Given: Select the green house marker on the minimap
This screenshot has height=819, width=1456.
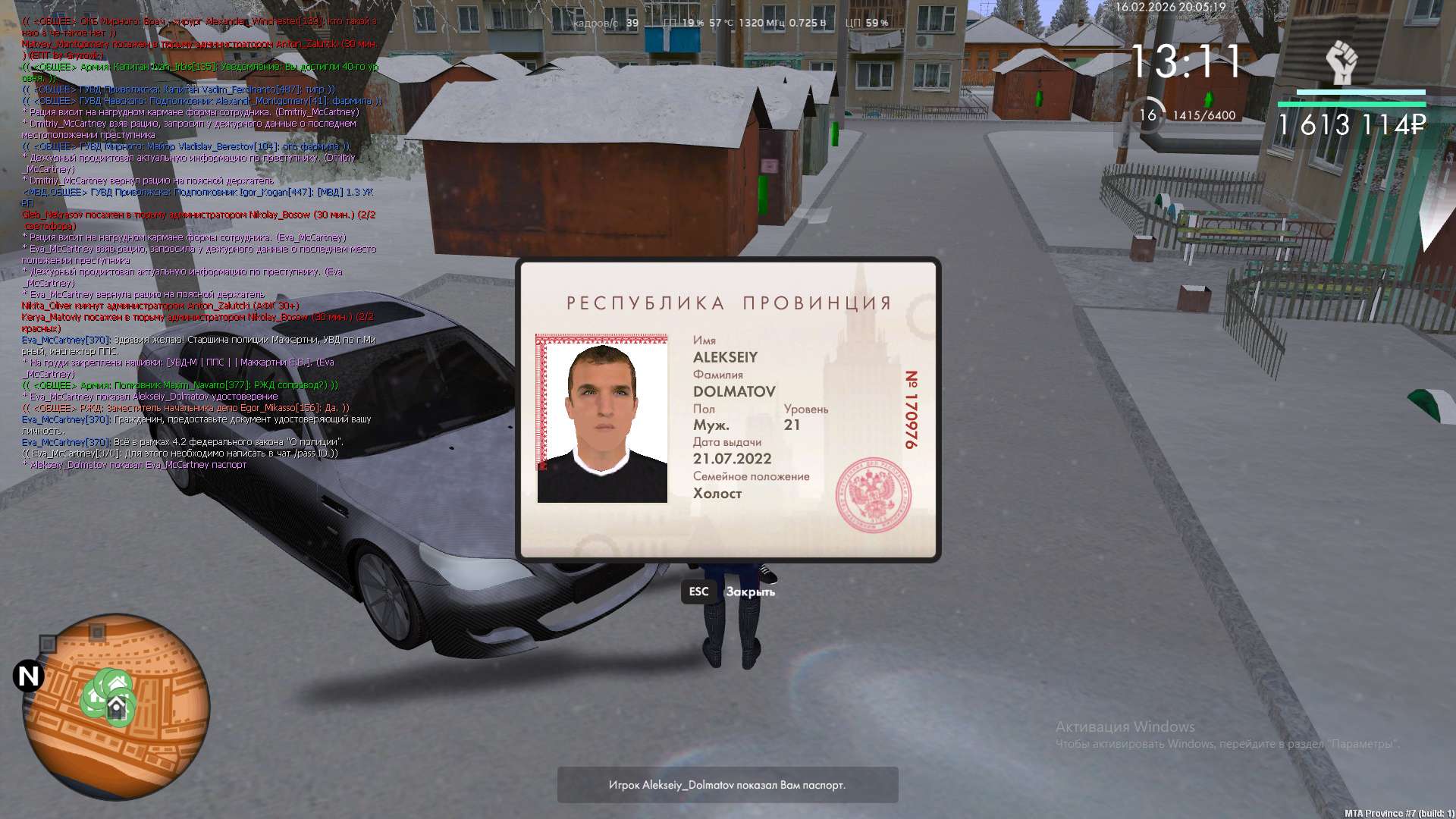Looking at the screenshot, I should [x=115, y=708].
